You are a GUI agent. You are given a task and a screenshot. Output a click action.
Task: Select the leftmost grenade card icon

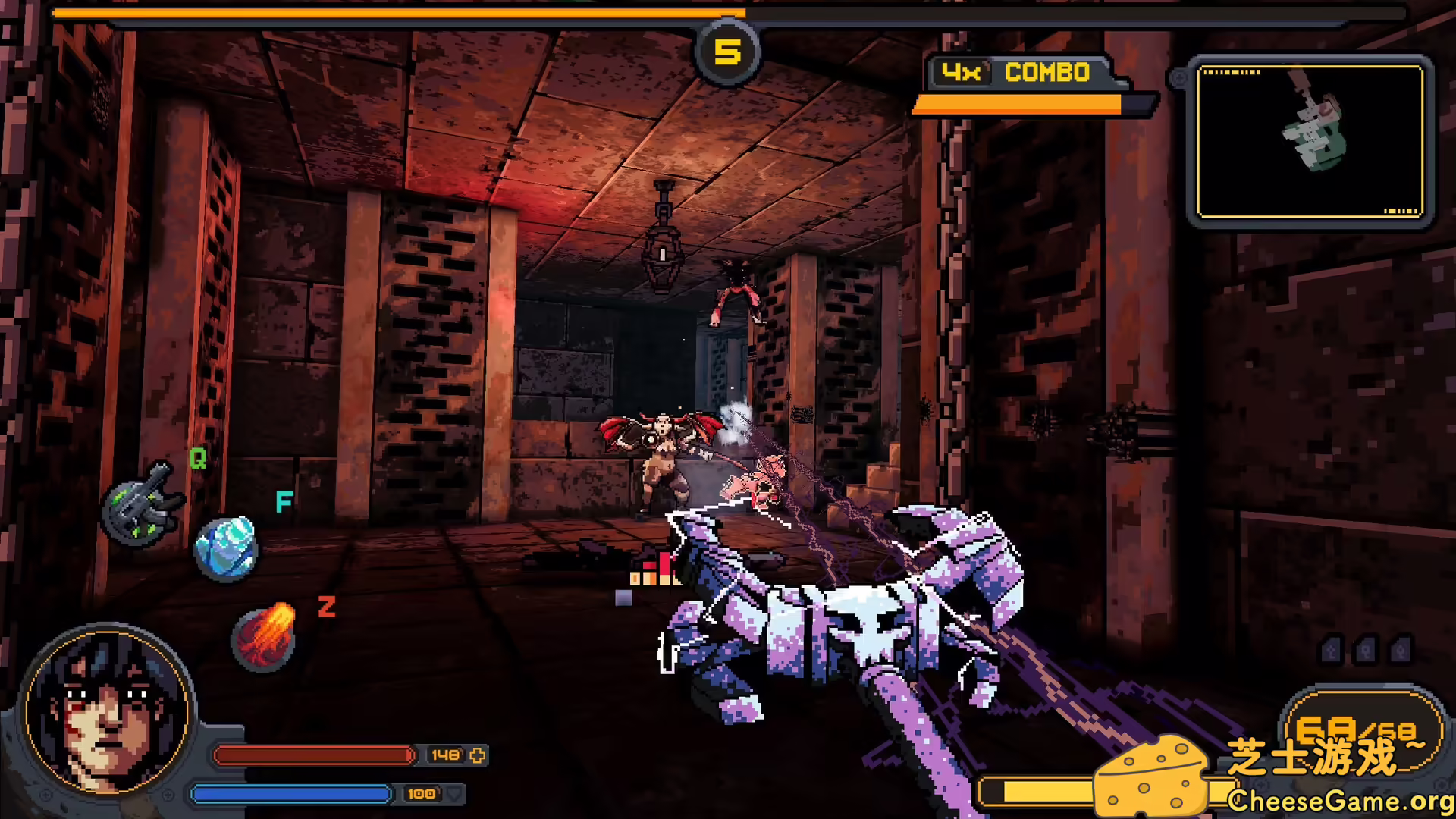(x=1331, y=650)
